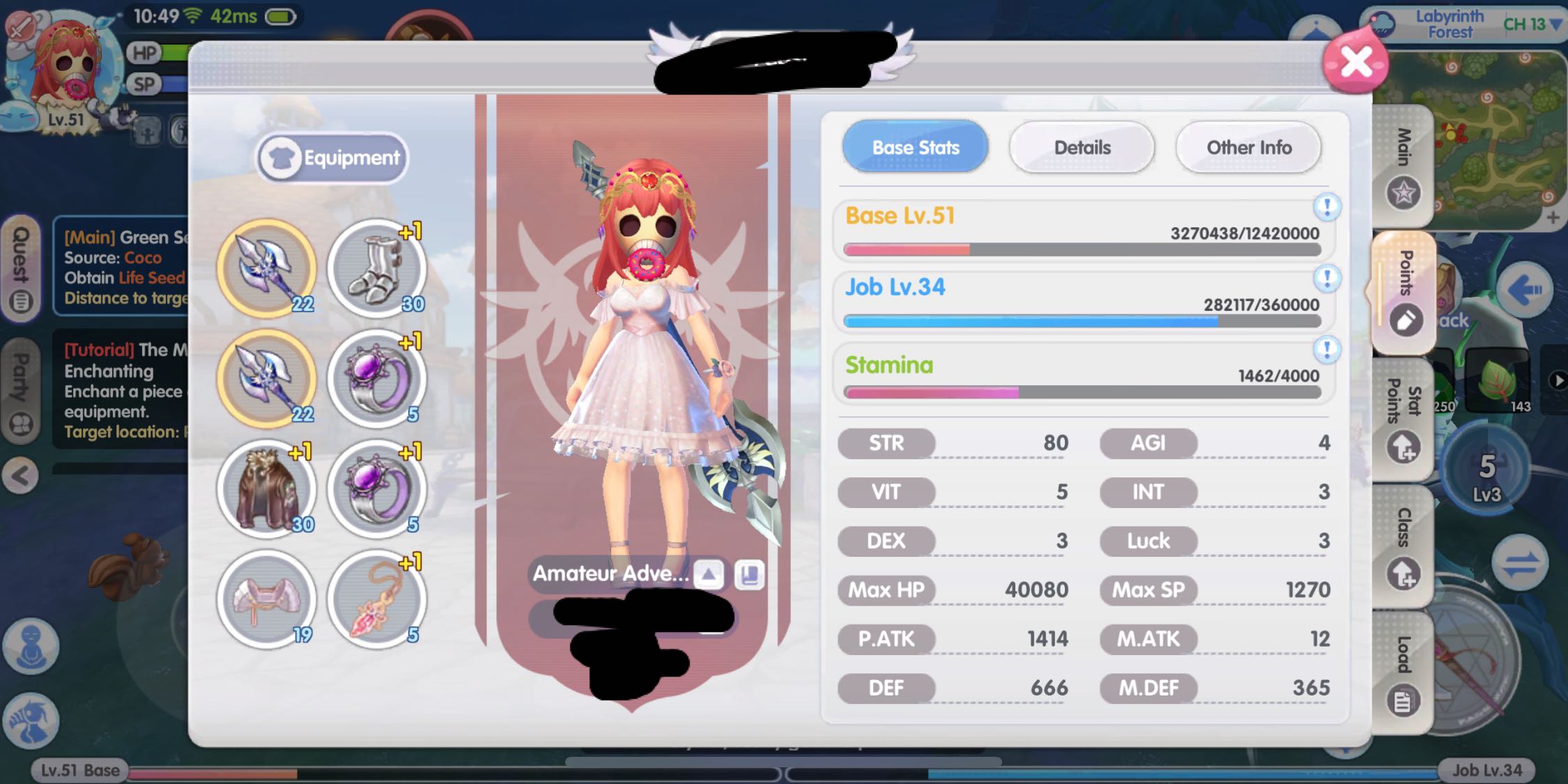Open the Equipment panel
Viewport: 1568px width, 784px height.
point(332,157)
